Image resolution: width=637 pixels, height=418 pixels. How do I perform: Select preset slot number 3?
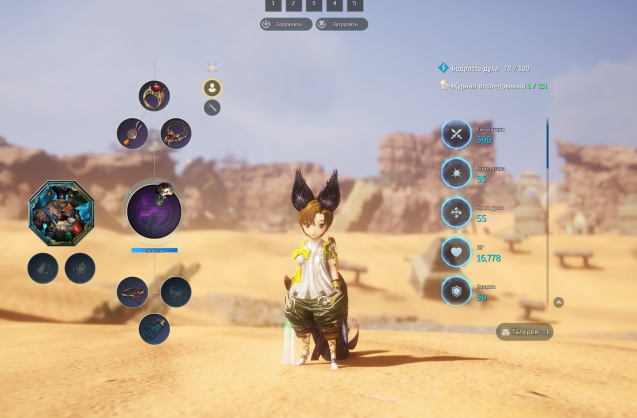coord(314,5)
